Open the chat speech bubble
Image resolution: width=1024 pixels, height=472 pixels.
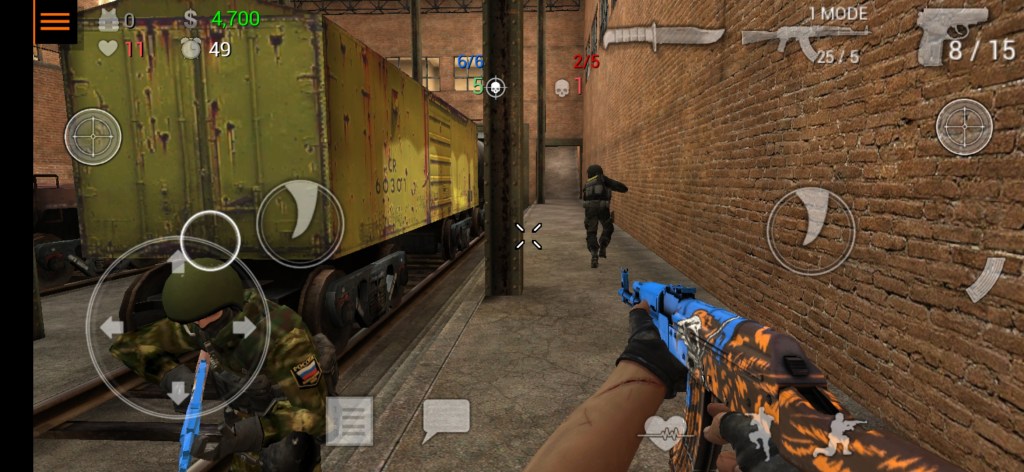[445, 420]
